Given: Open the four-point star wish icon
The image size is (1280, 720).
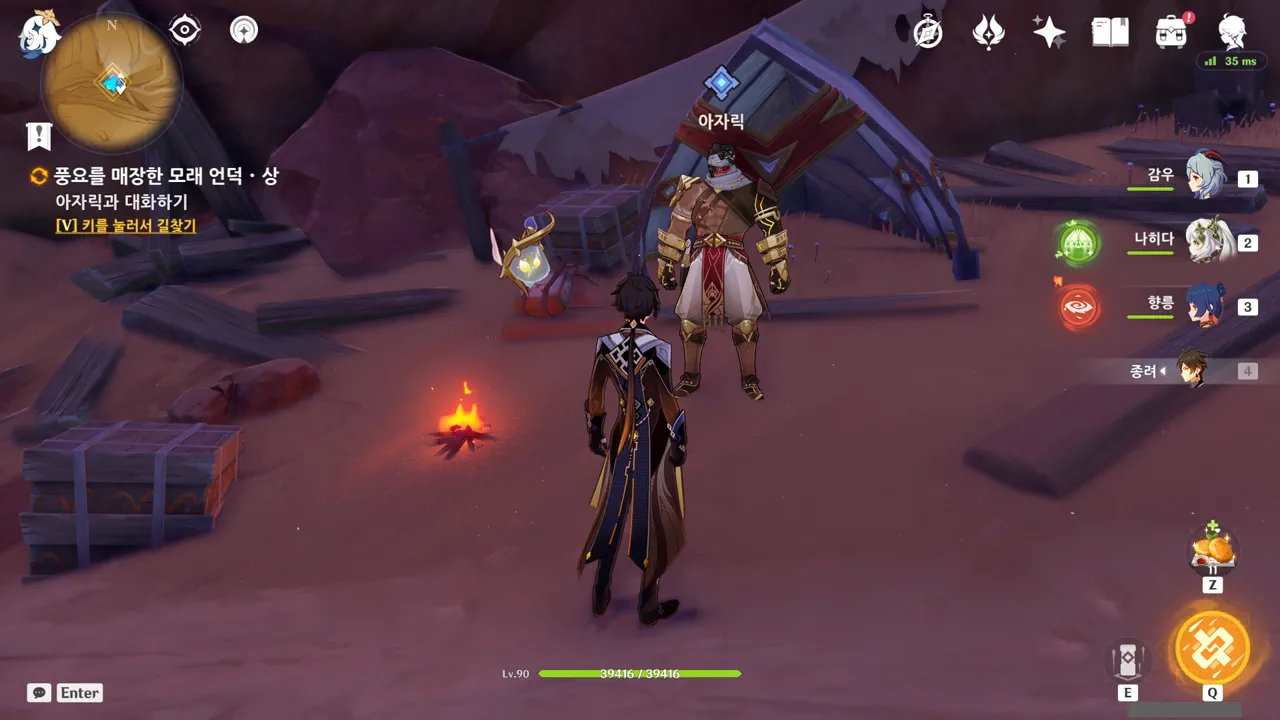Looking at the screenshot, I should click(1049, 32).
